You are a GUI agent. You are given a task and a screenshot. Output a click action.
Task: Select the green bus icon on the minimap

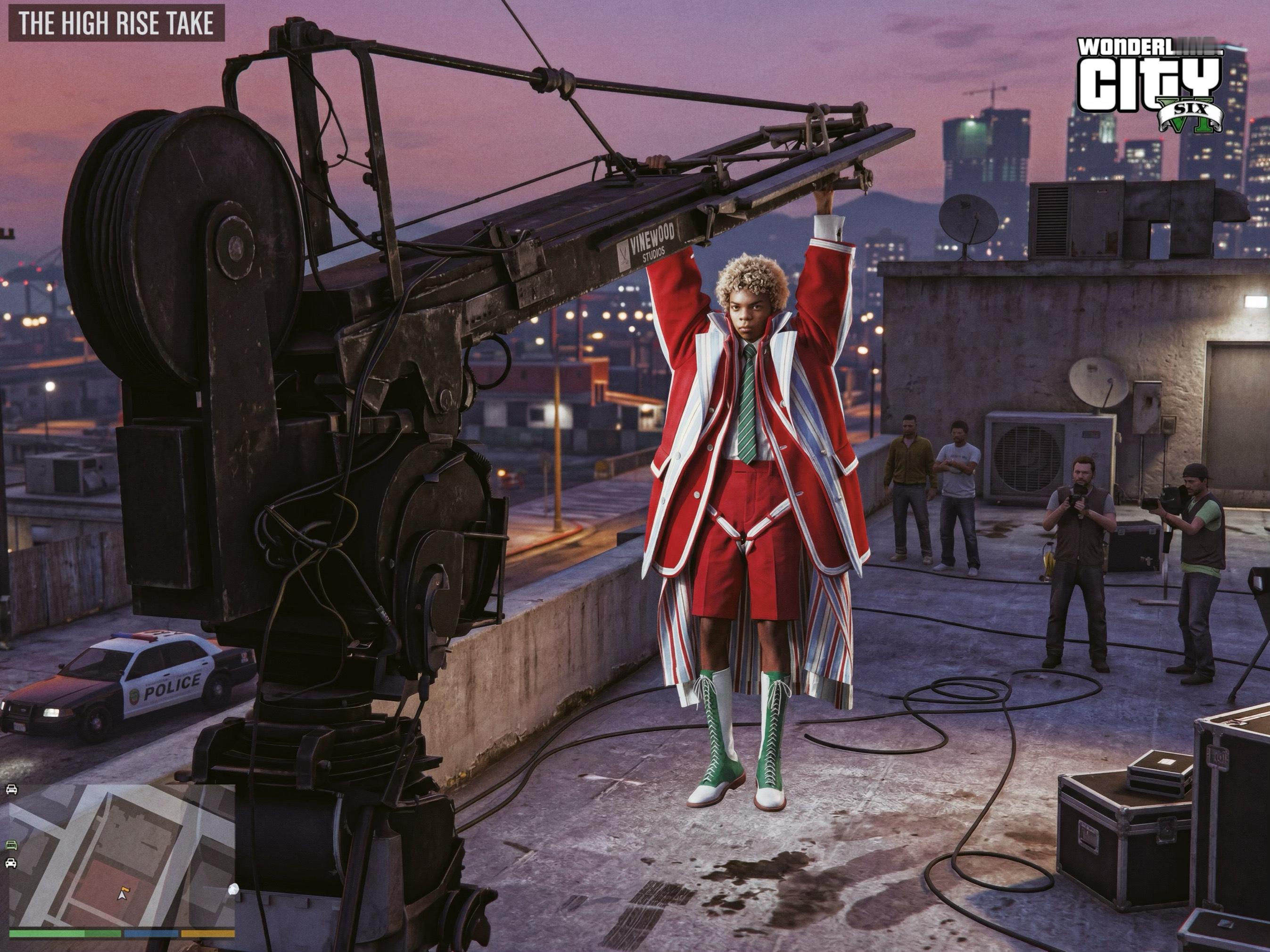click(10, 845)
